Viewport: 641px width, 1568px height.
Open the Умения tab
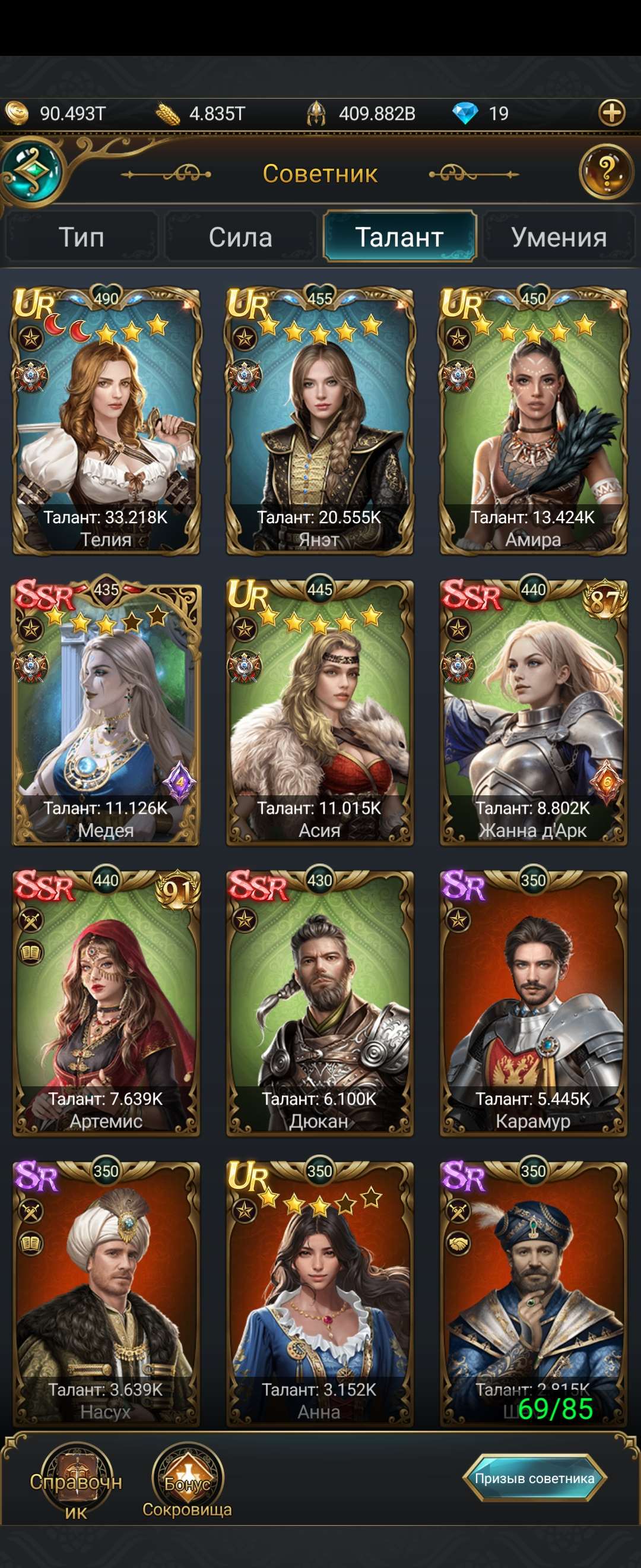559,237
